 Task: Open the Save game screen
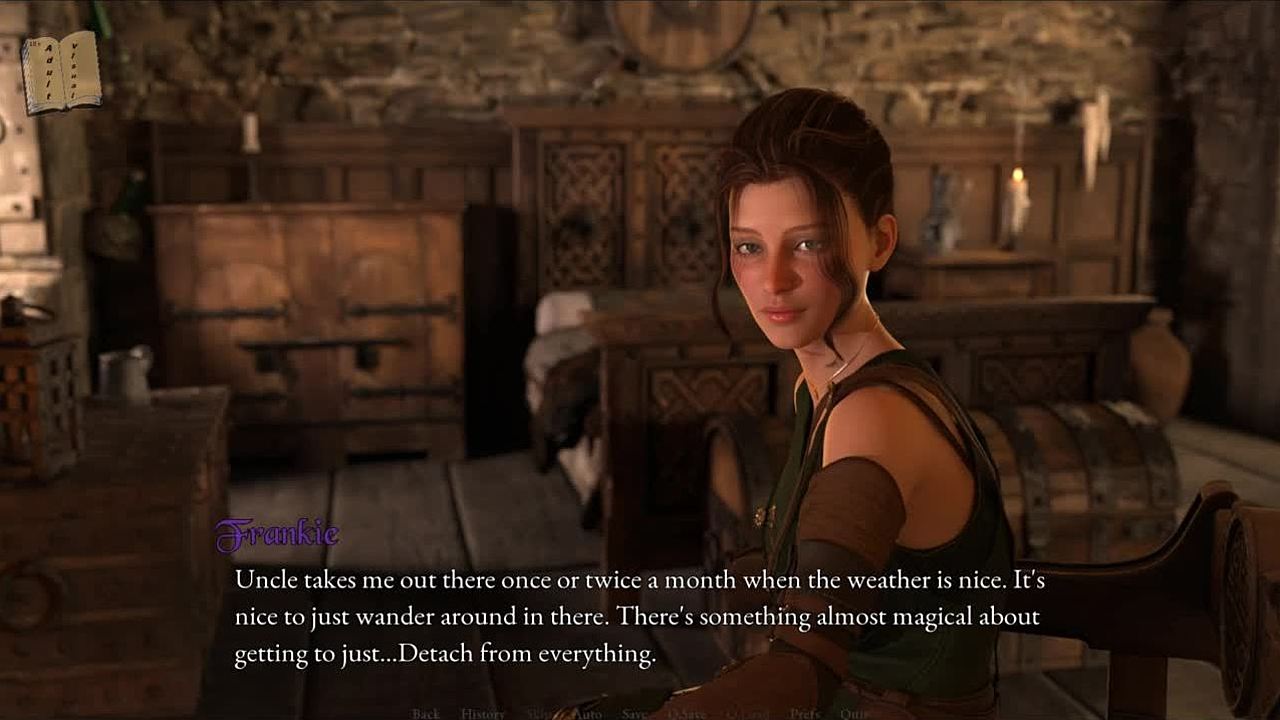[634, 714]
